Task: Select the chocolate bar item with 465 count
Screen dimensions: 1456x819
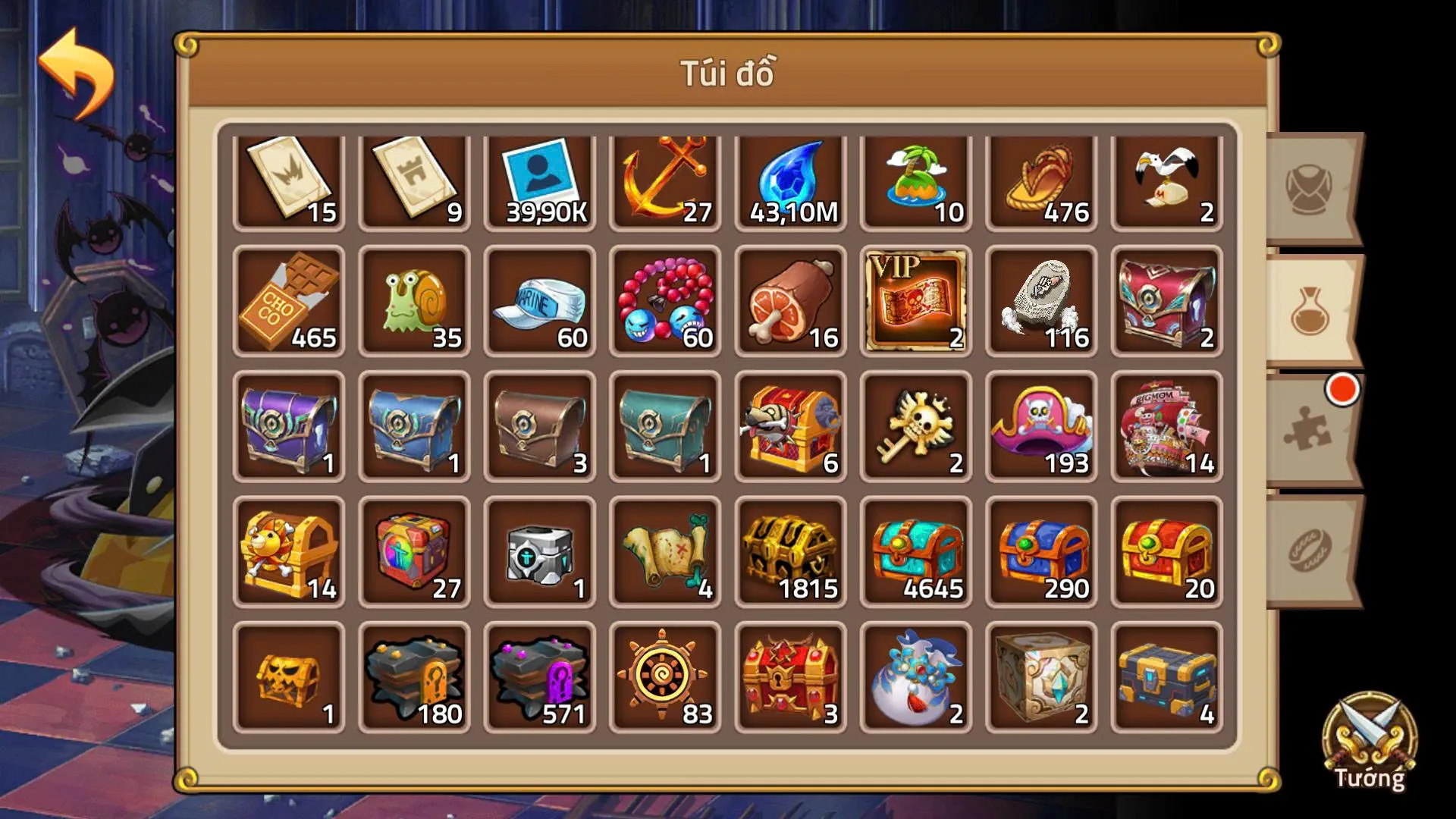Action: (288, 302)
